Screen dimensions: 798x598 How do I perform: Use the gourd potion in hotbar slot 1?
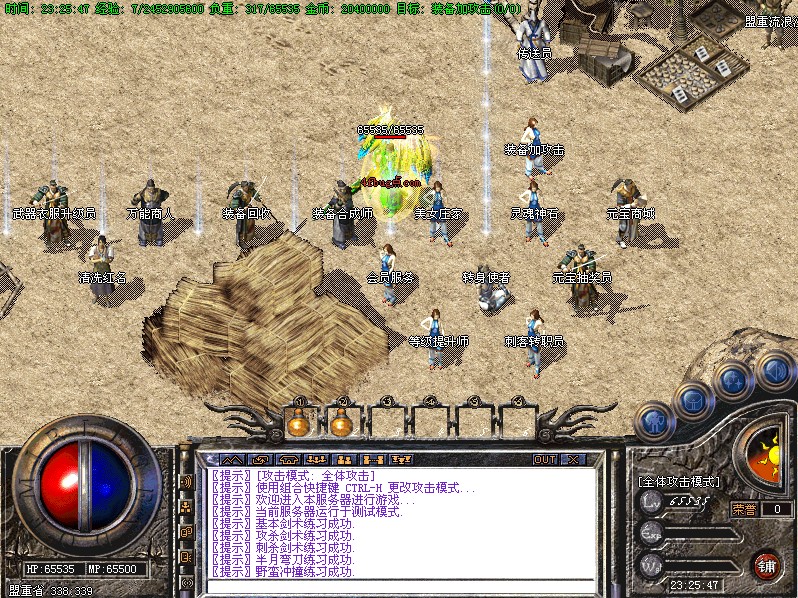click(x=297, y=422)
